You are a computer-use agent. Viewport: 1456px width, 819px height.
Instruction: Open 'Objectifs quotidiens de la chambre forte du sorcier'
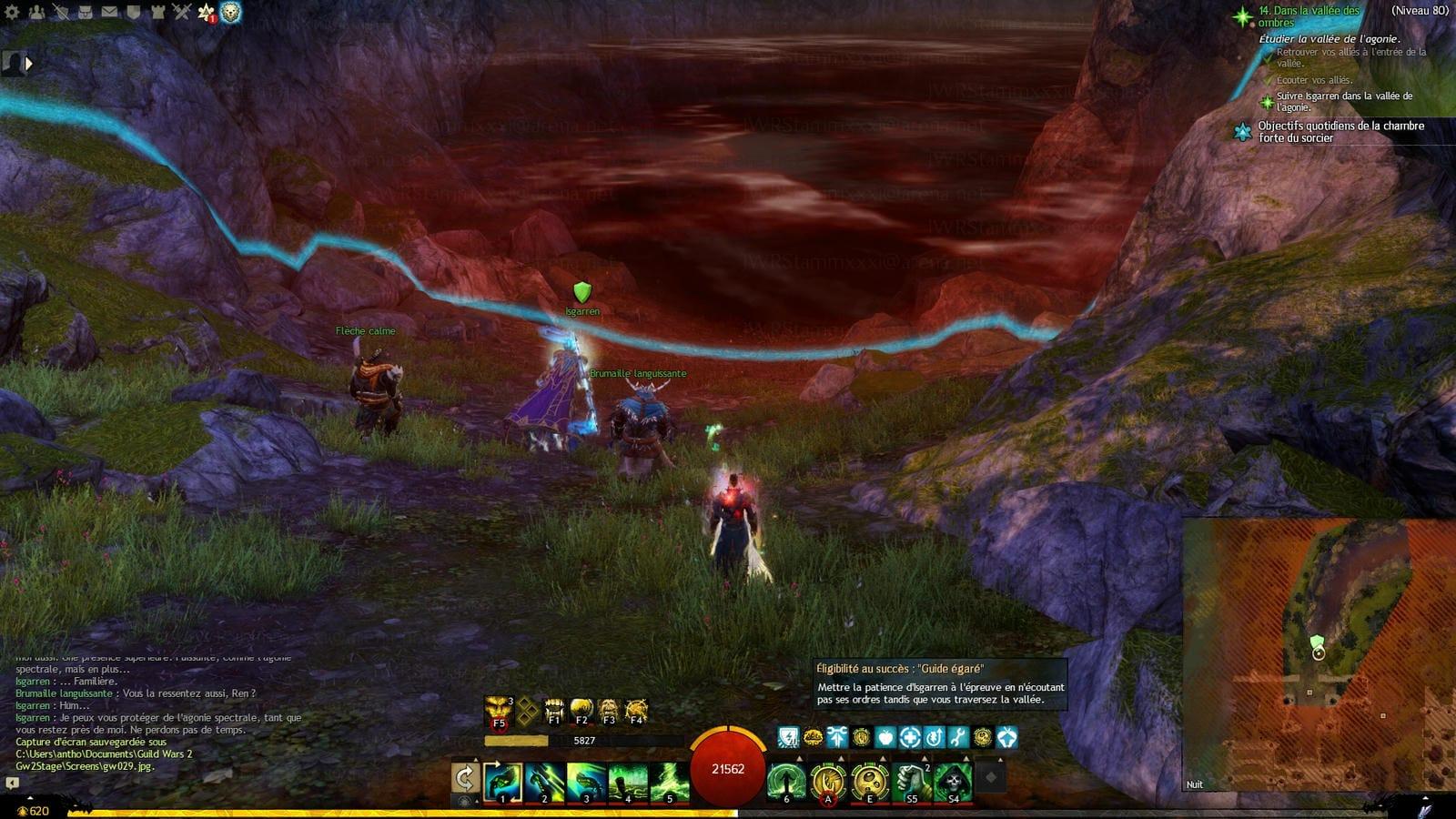(1340, 132)
